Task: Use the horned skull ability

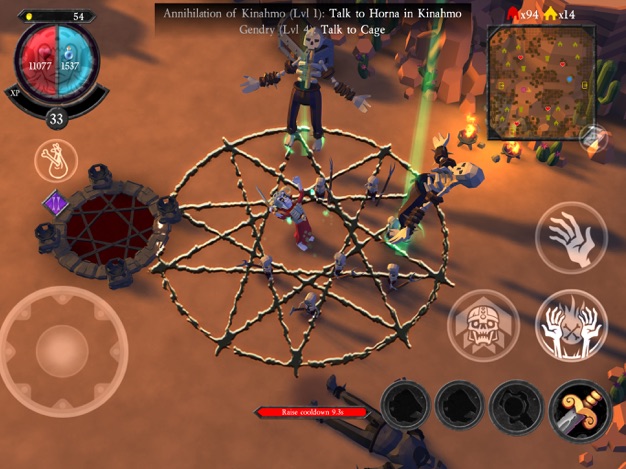Action: point(483,325)
